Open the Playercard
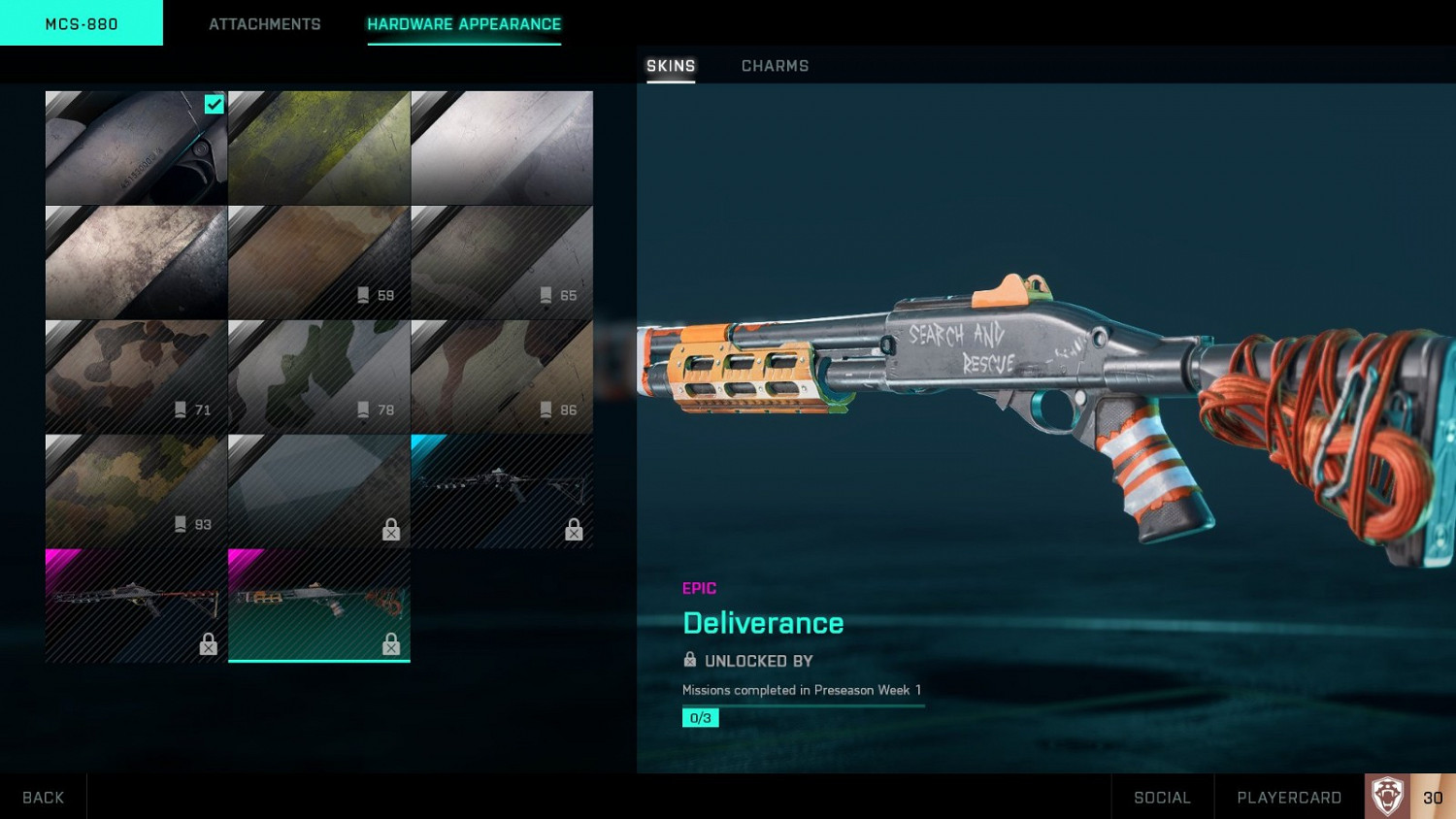Image resolution: width=1456 pixels, height=819 pixels. pos(1289,797)
